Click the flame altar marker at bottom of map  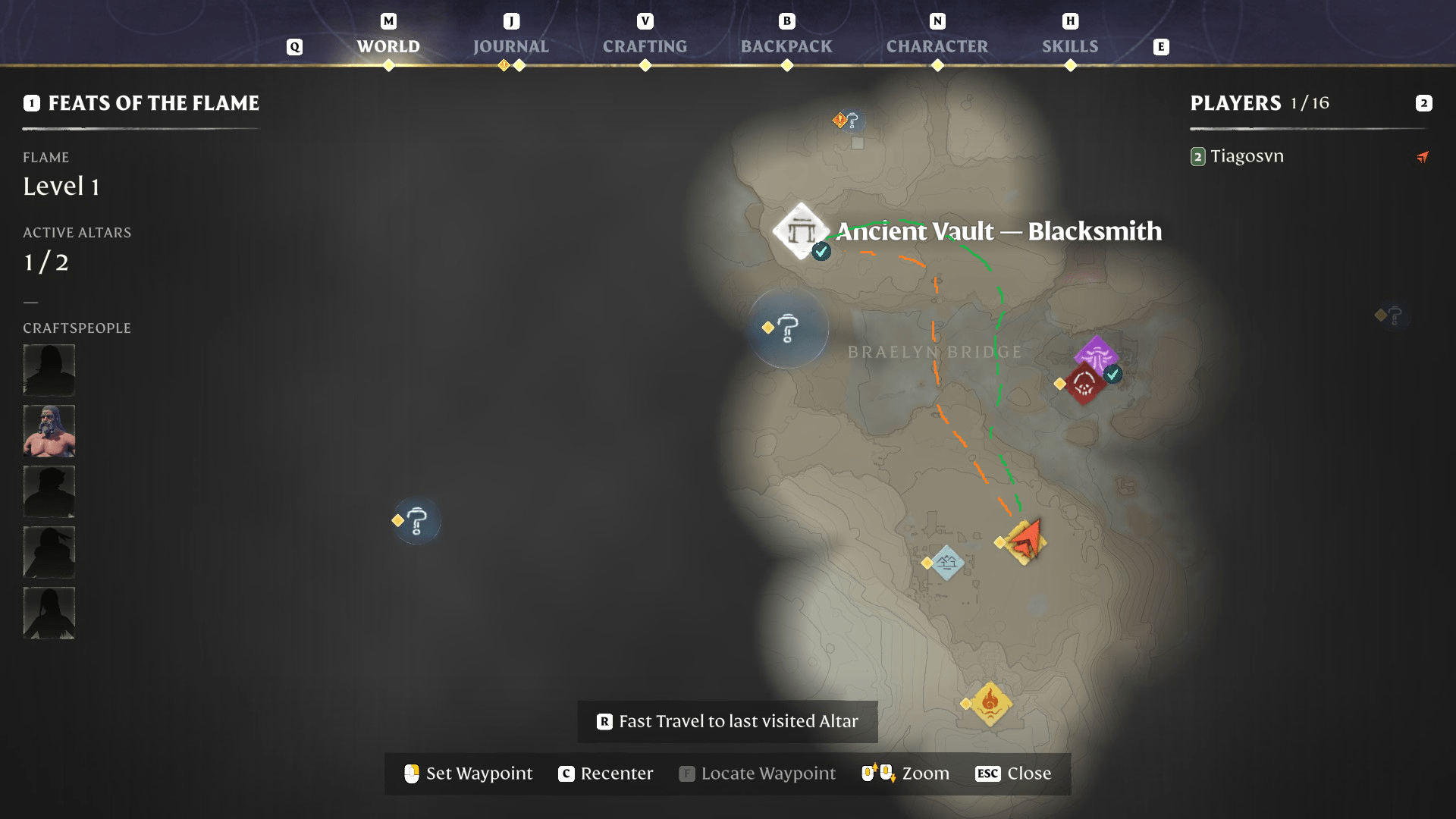989,704
